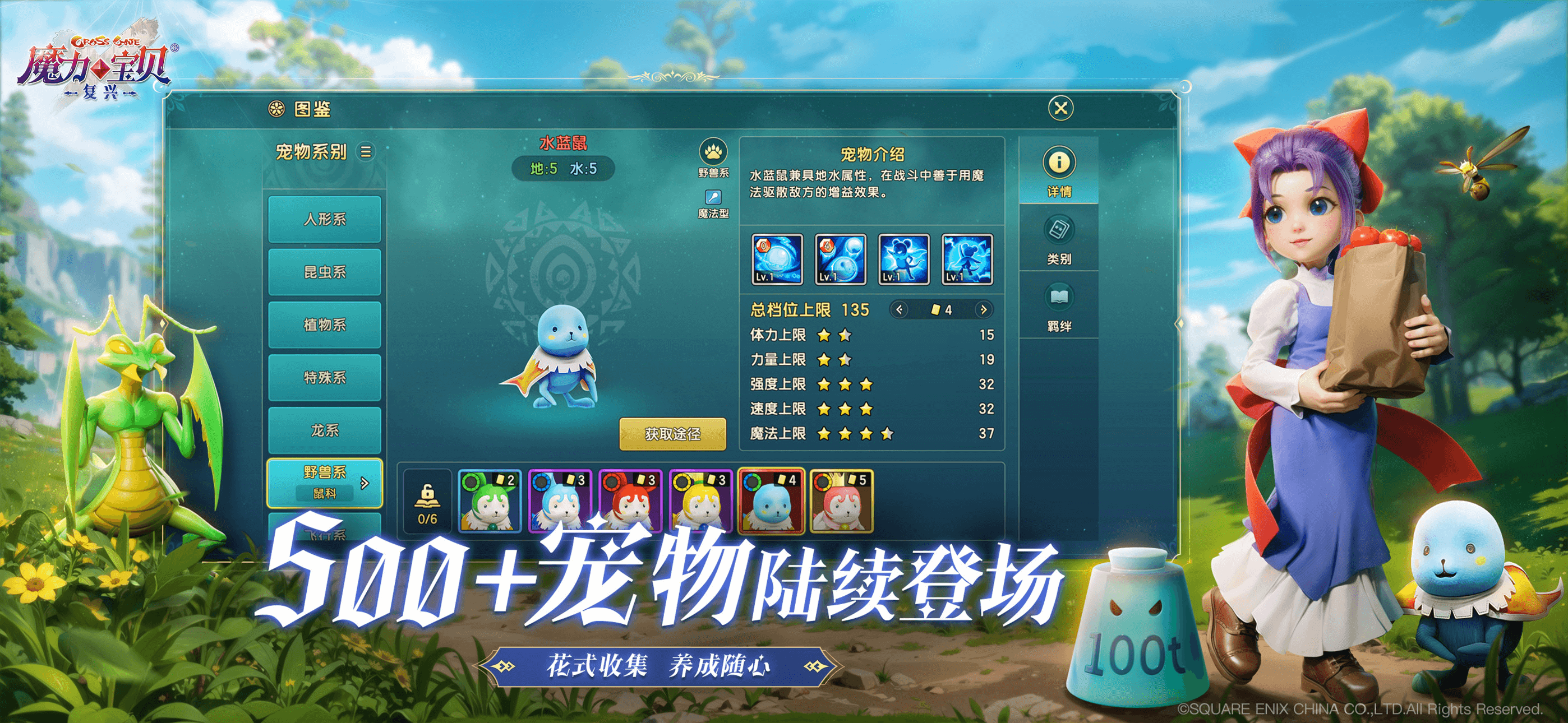Select the 龙系 category
1568x723 pixels.
[x=325, y=432]
